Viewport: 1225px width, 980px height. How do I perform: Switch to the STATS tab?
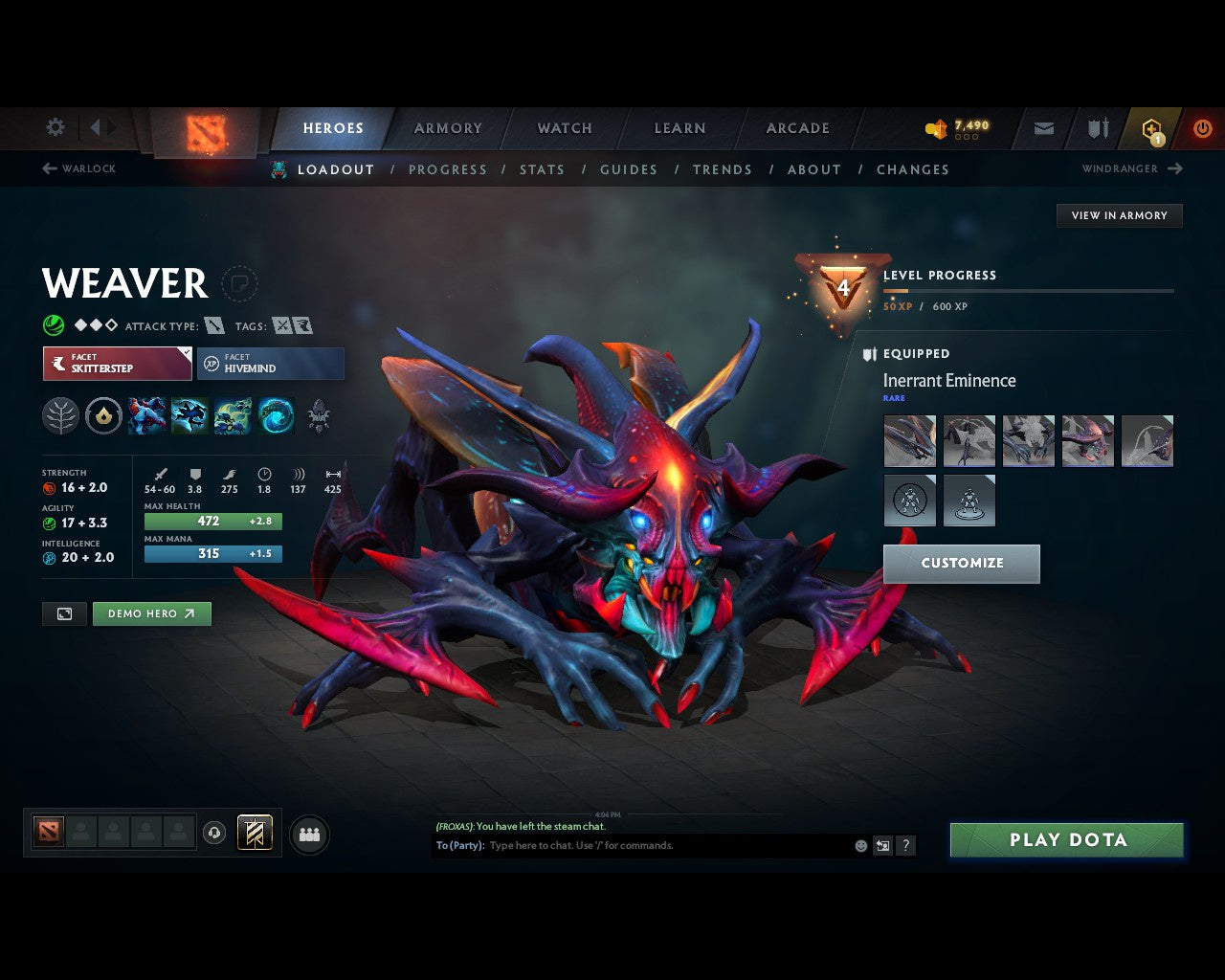542,169
